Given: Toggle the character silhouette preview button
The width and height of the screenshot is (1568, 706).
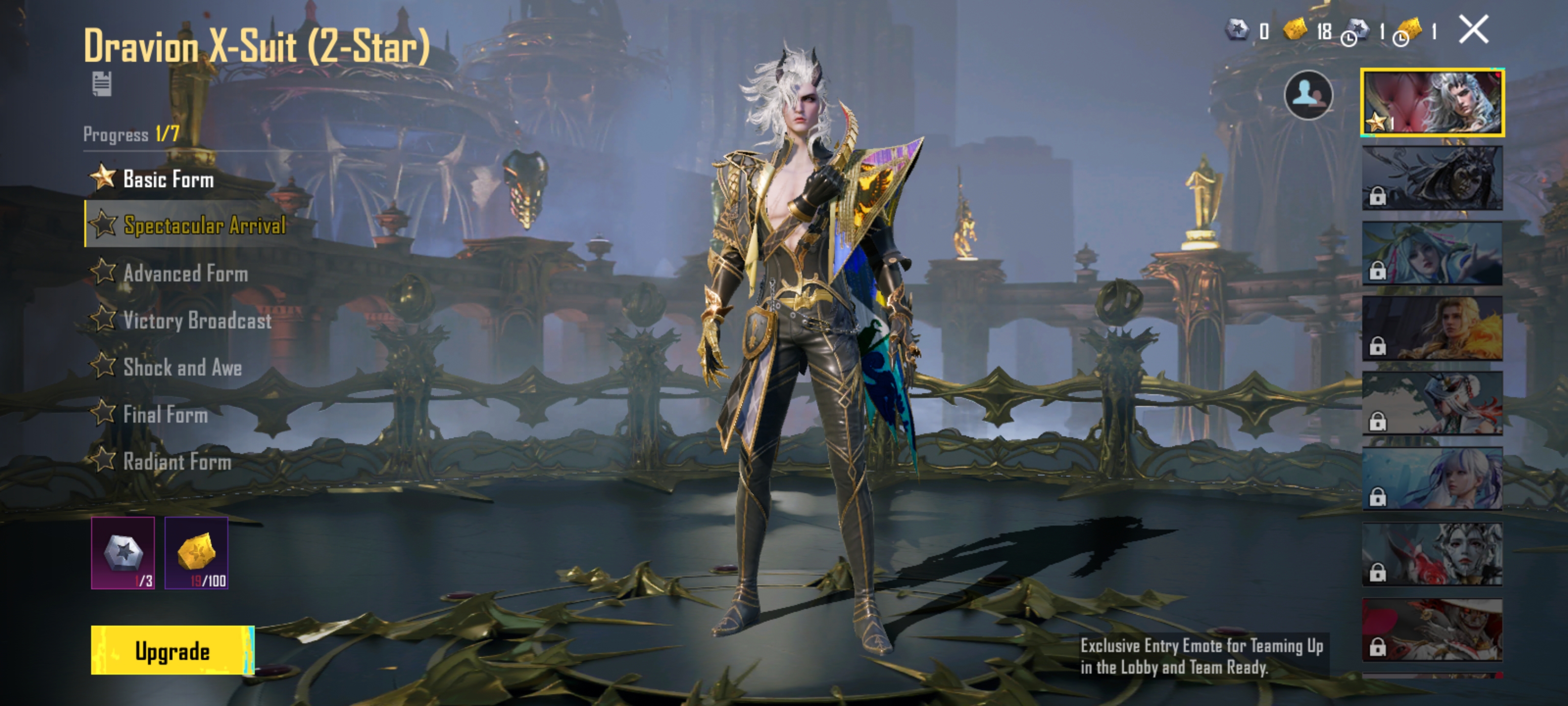Looking at the screenshot, I should click(1308, 95).
